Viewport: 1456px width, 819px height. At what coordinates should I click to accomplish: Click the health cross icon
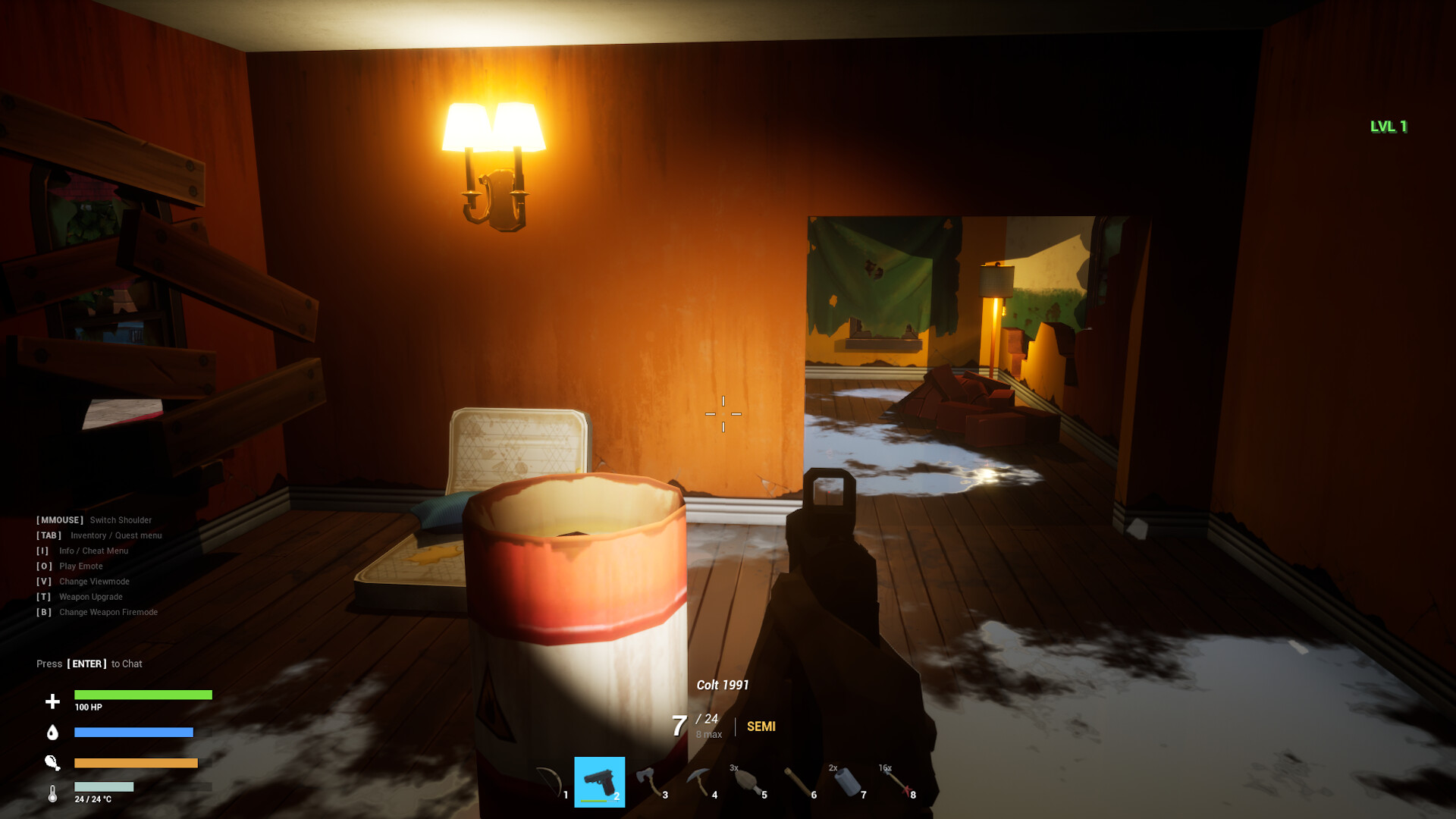(x=52, y=702)
